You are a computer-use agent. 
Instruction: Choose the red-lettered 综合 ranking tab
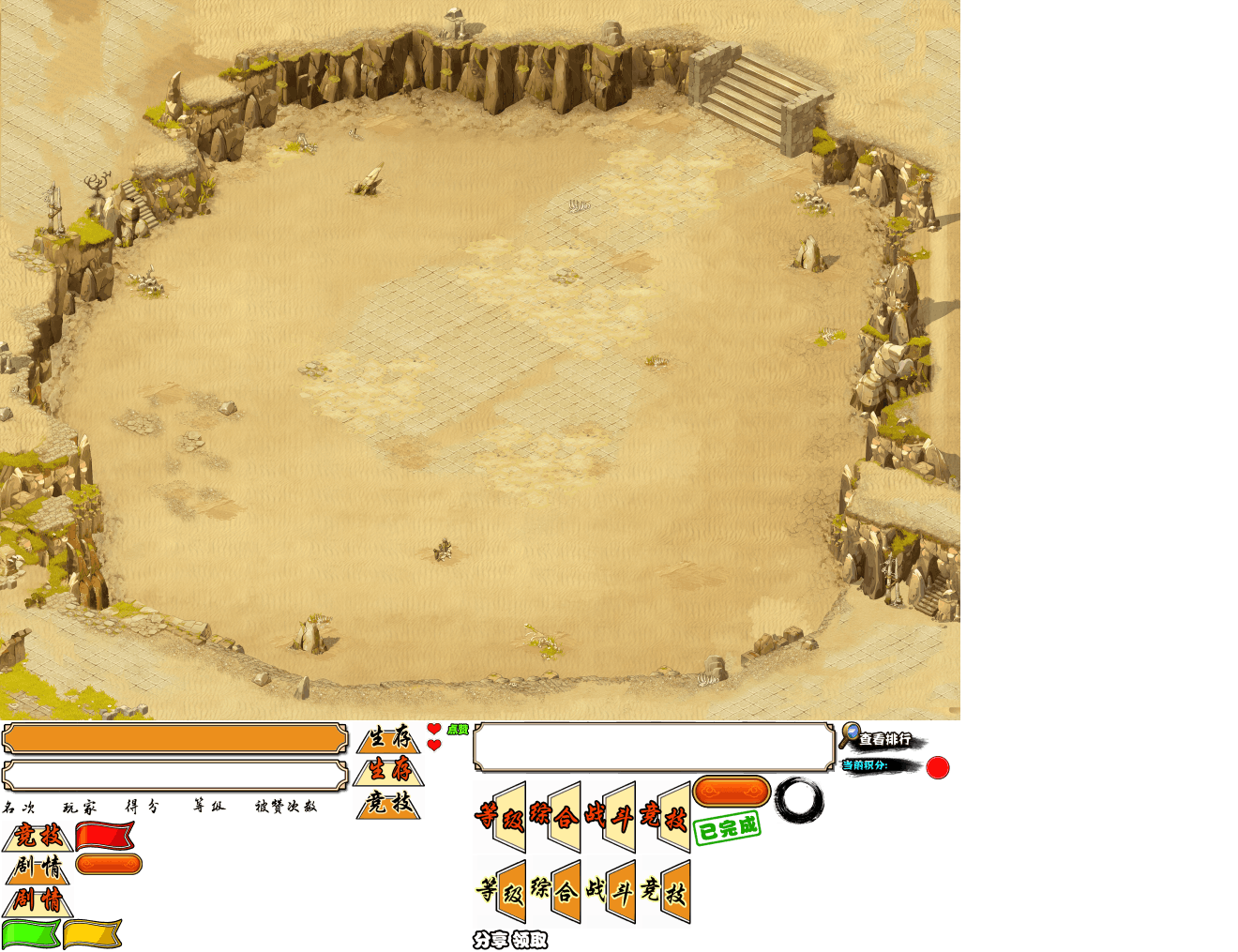click(x=554, y=816)
